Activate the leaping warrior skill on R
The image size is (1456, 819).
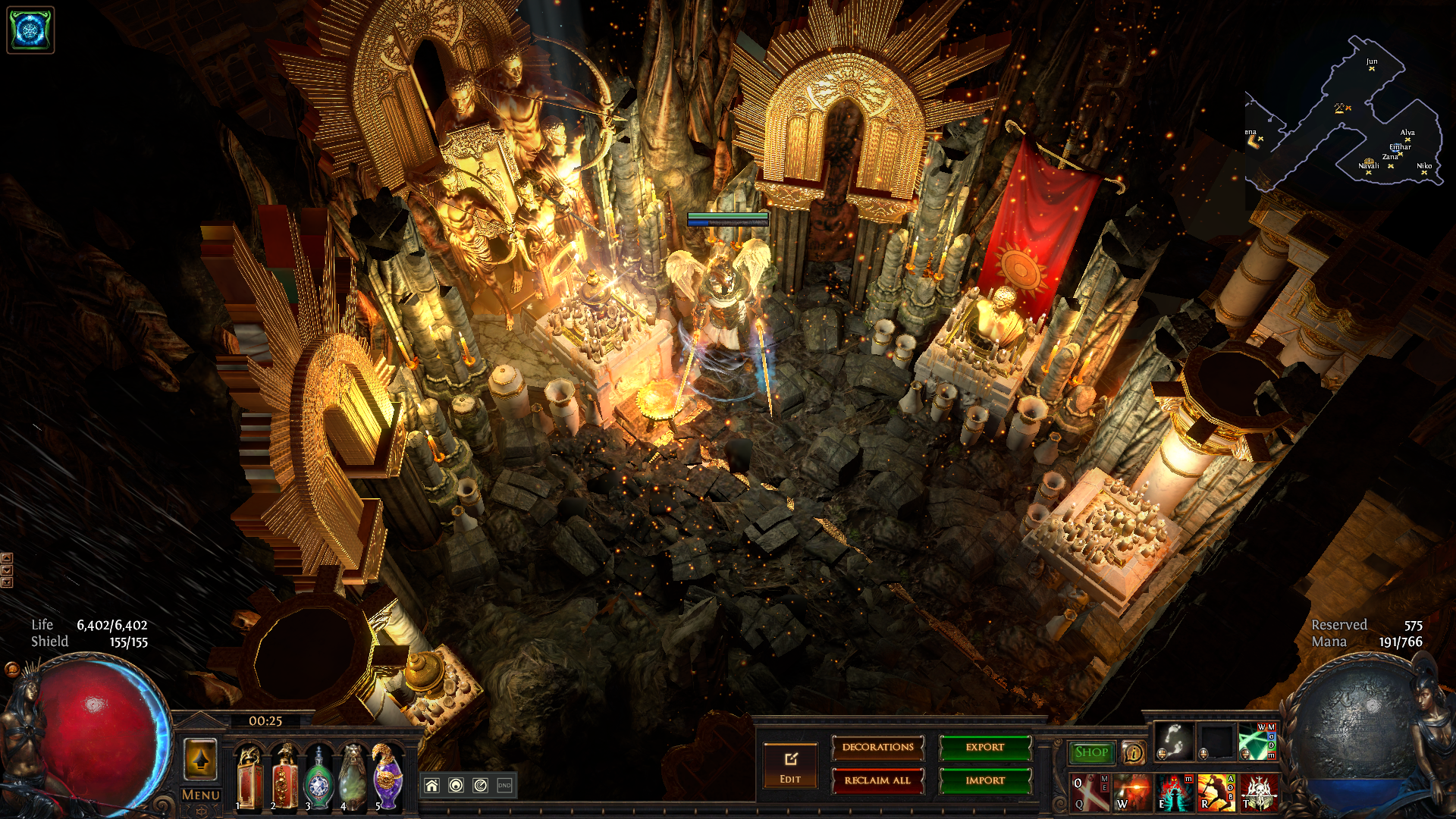coord(1216,792)
